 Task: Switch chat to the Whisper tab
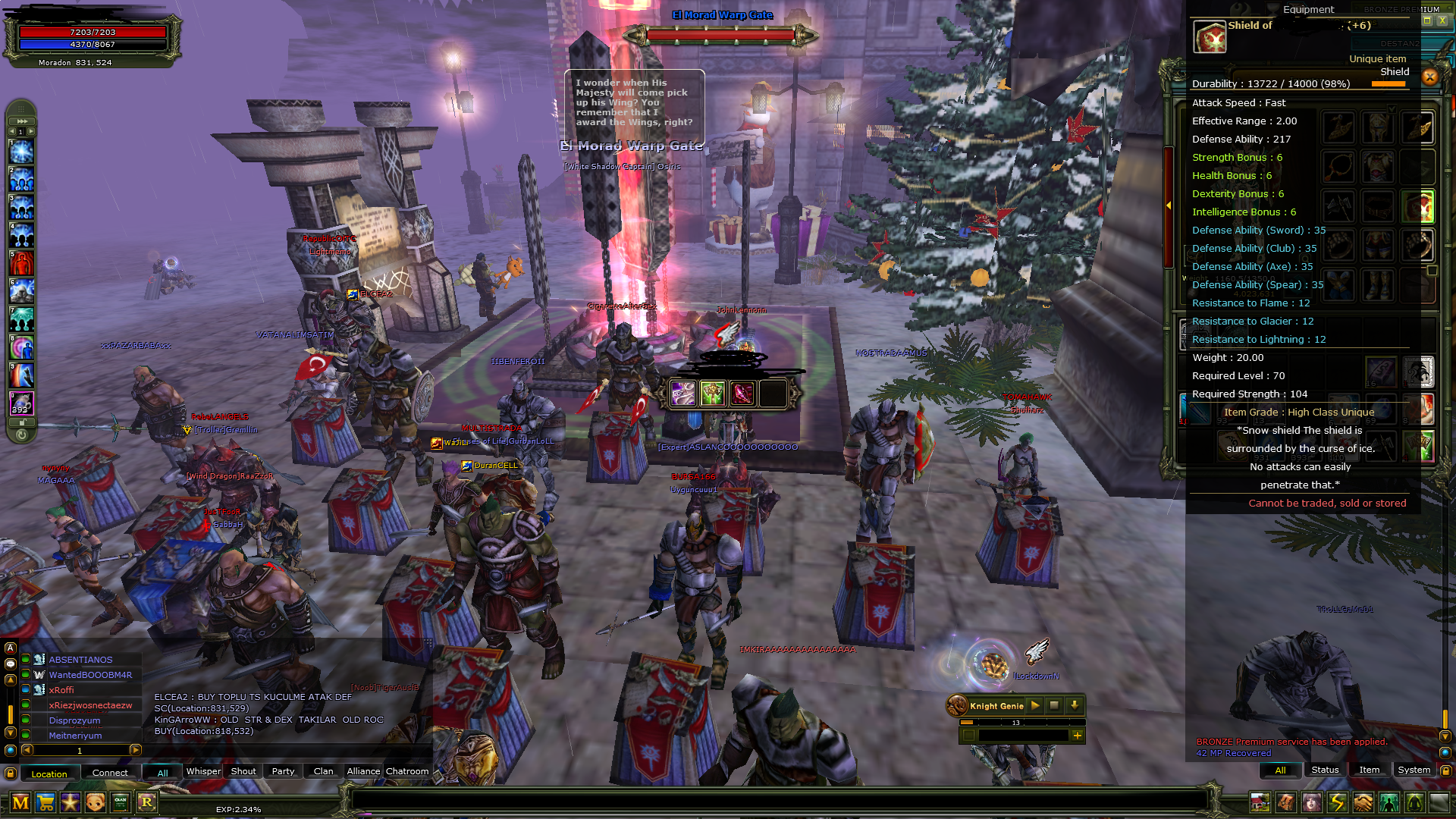point(203,771)
